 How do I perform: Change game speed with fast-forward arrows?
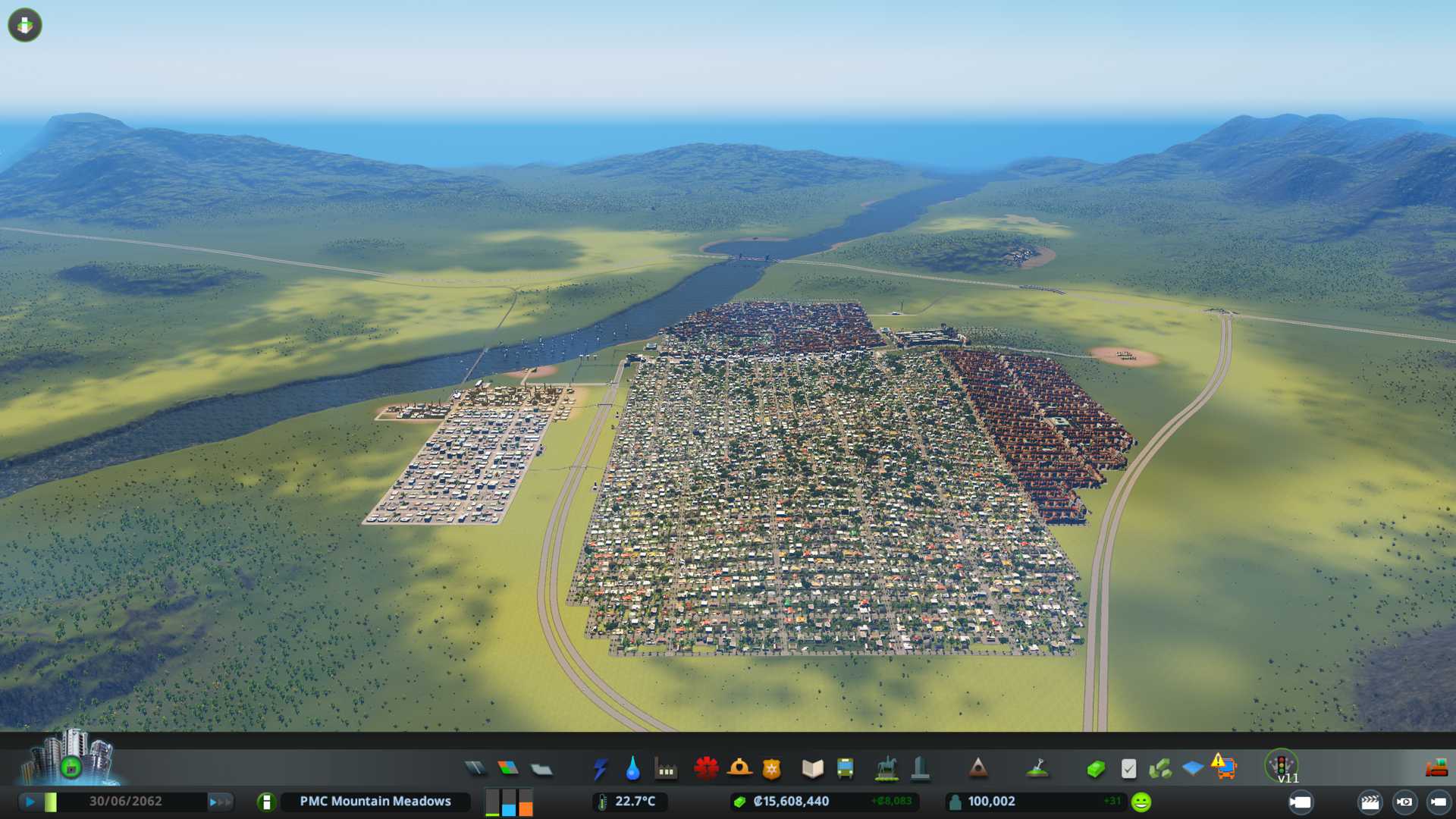(x=219, y=802)
